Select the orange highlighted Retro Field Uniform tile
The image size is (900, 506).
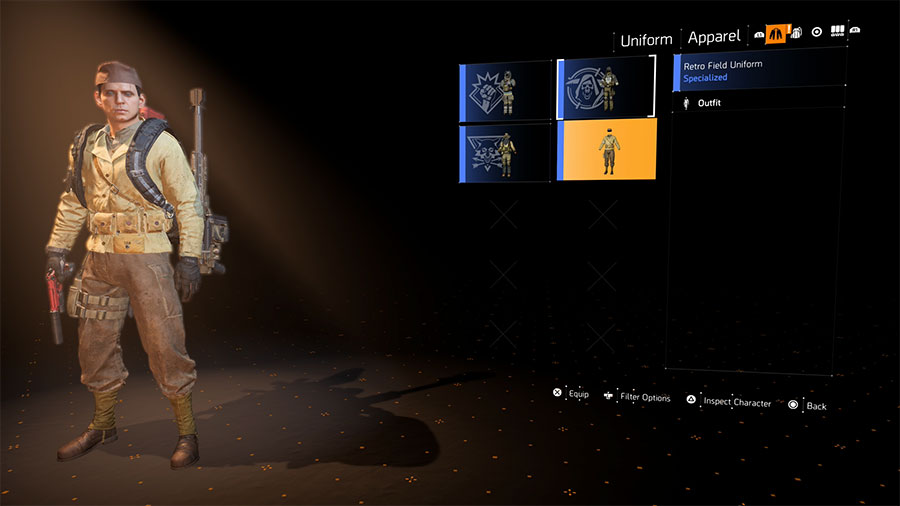(x=607, y=150)
